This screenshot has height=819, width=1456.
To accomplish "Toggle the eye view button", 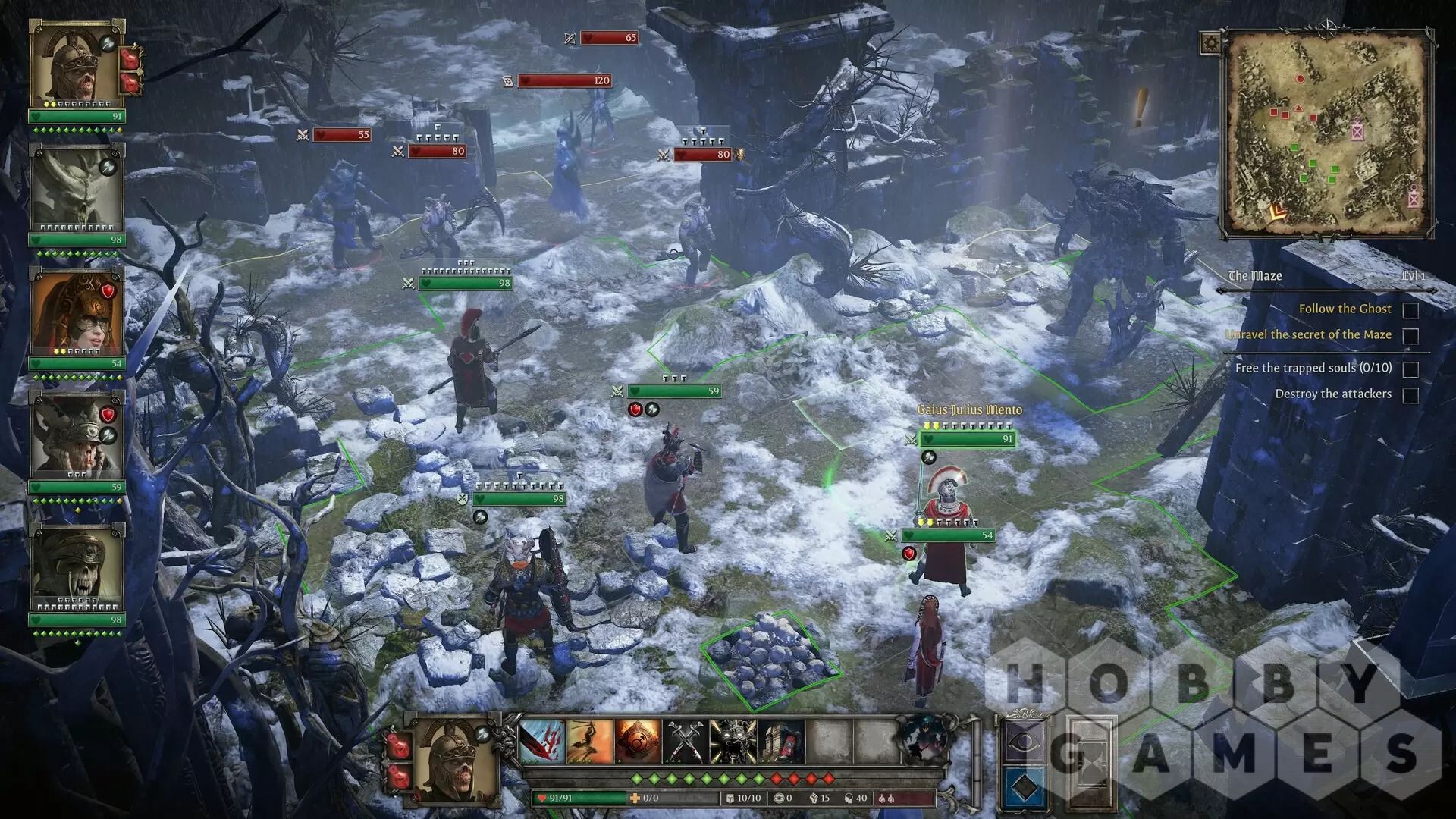I will click(1024, 741).
